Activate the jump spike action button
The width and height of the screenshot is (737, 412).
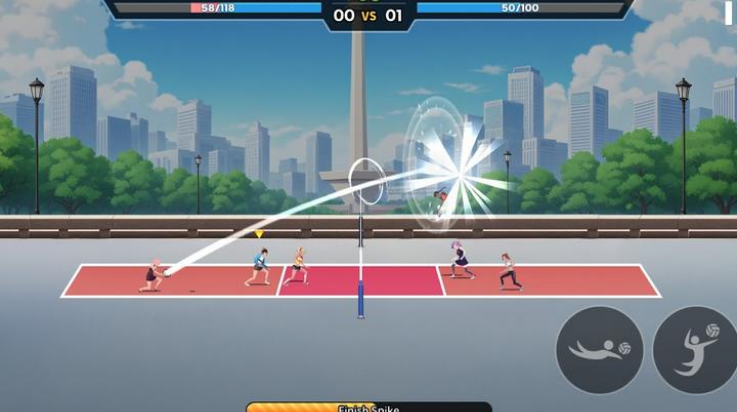(696, 349)
